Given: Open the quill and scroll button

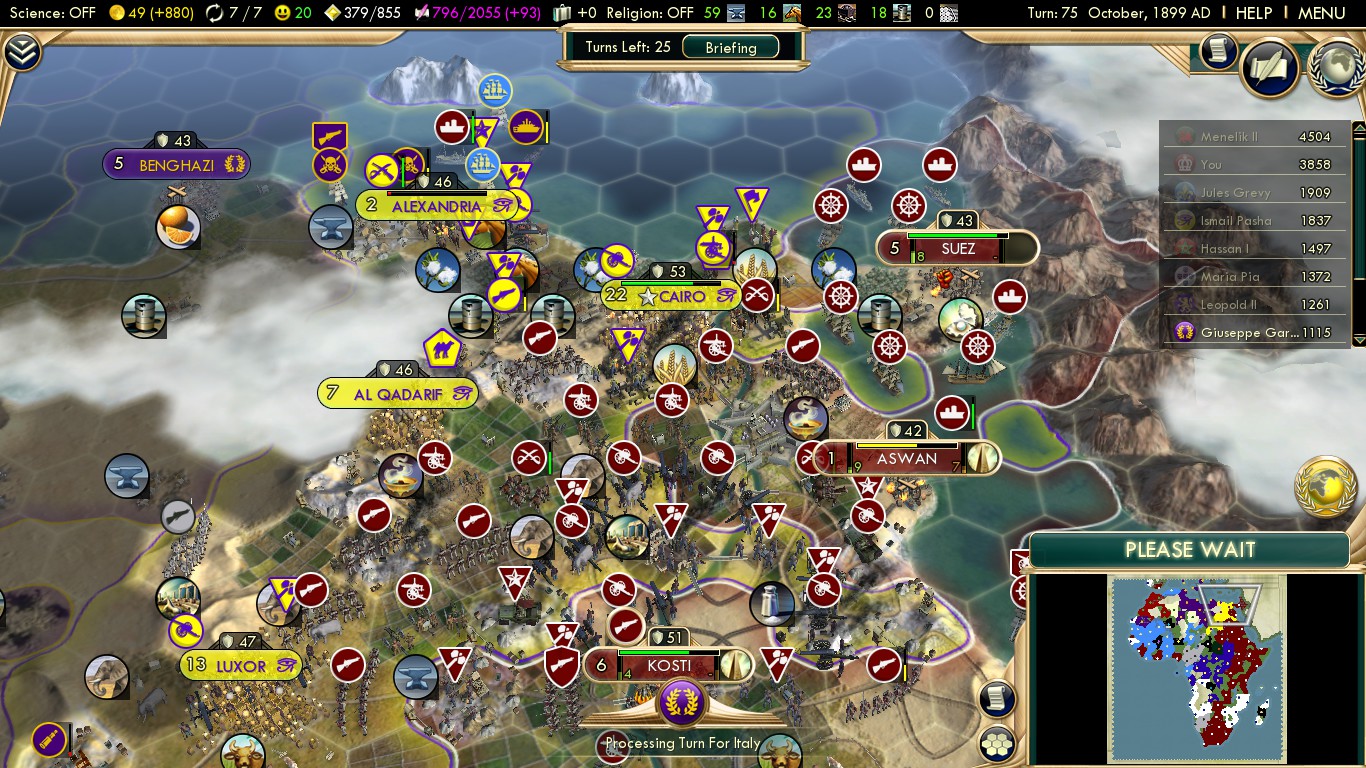Looking at the screenshot, I should coord(1269,68).
